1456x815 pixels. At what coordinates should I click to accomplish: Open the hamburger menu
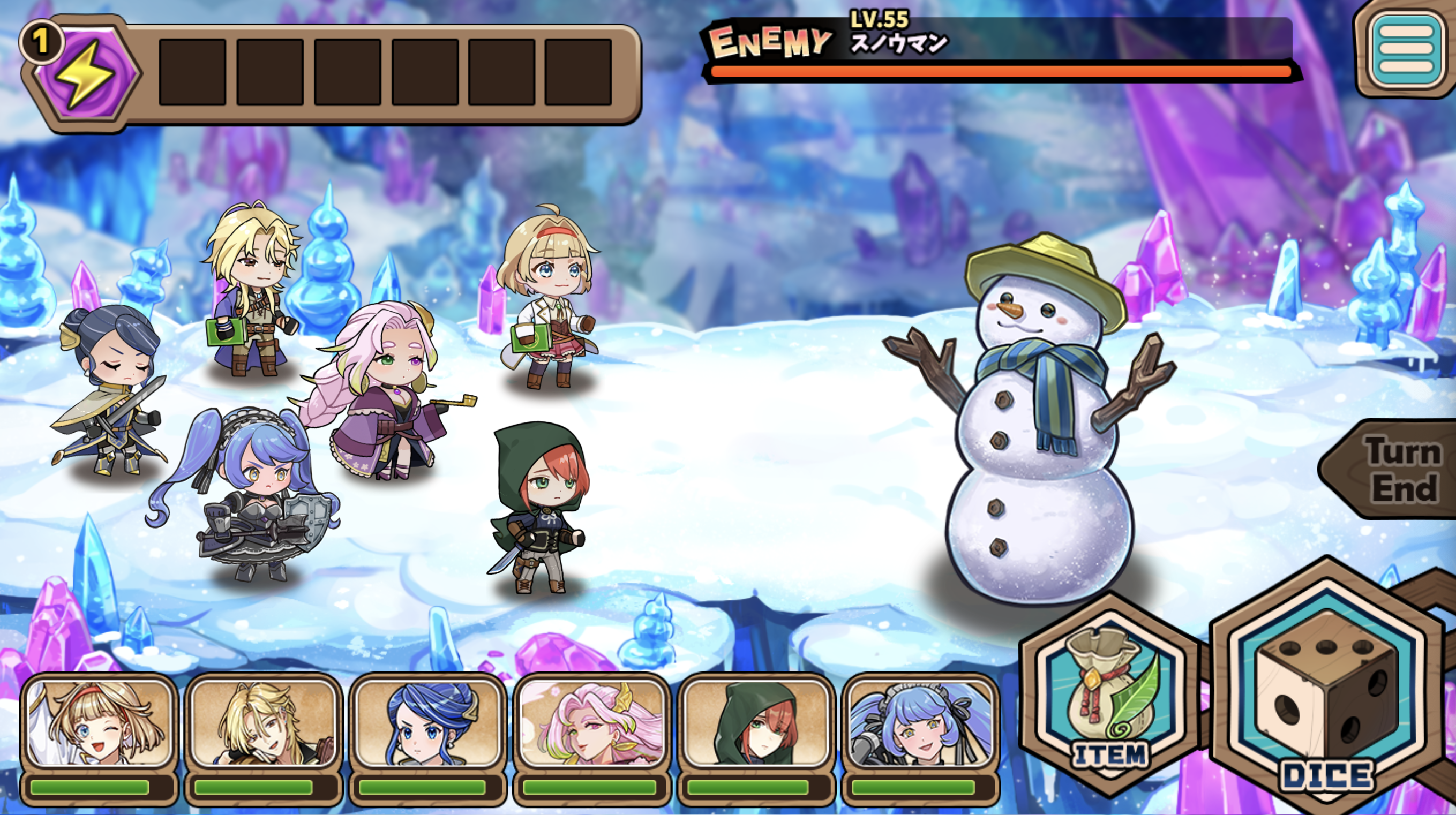pos(1406,50)
